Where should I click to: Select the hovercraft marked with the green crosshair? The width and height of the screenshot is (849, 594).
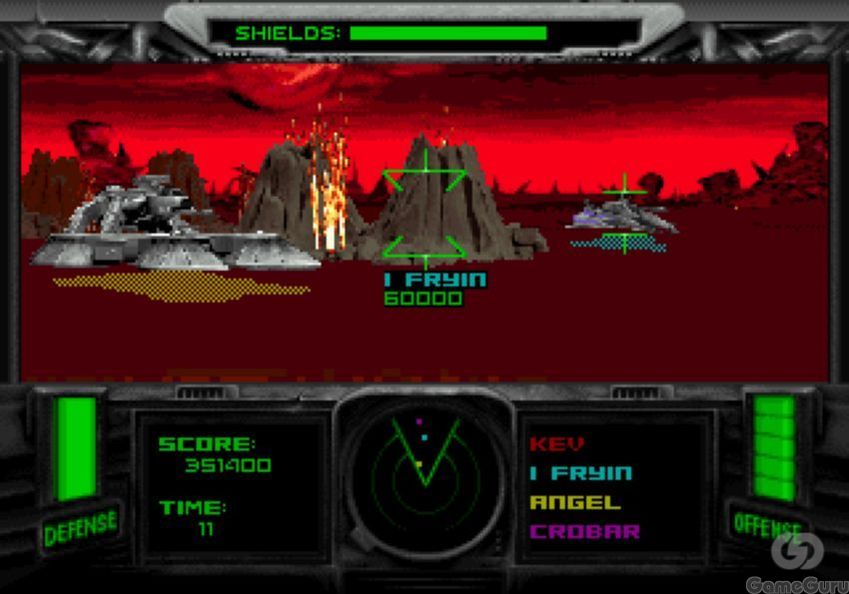(624, 216)
